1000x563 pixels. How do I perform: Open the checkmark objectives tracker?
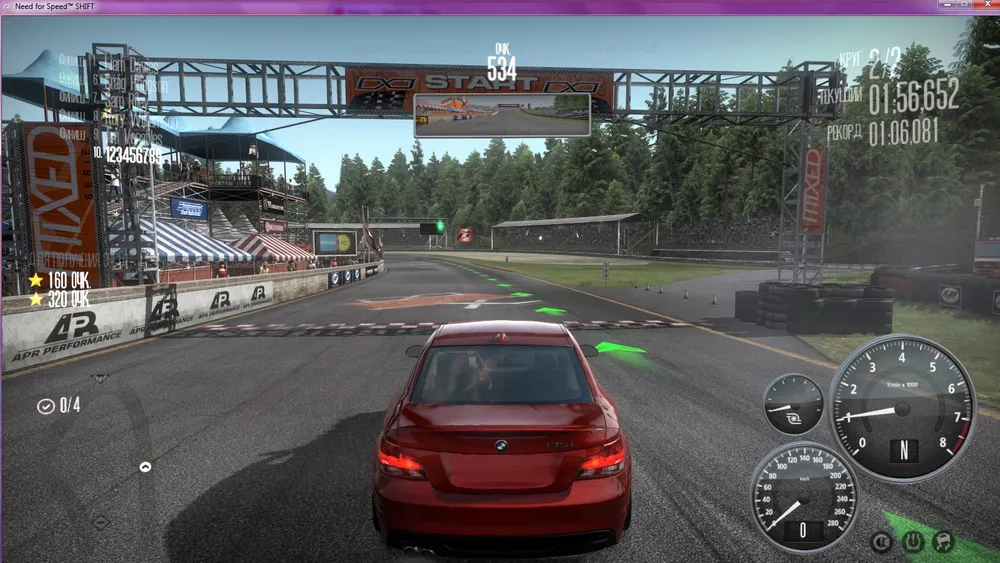pyautogui.click(x=46, y=405)
